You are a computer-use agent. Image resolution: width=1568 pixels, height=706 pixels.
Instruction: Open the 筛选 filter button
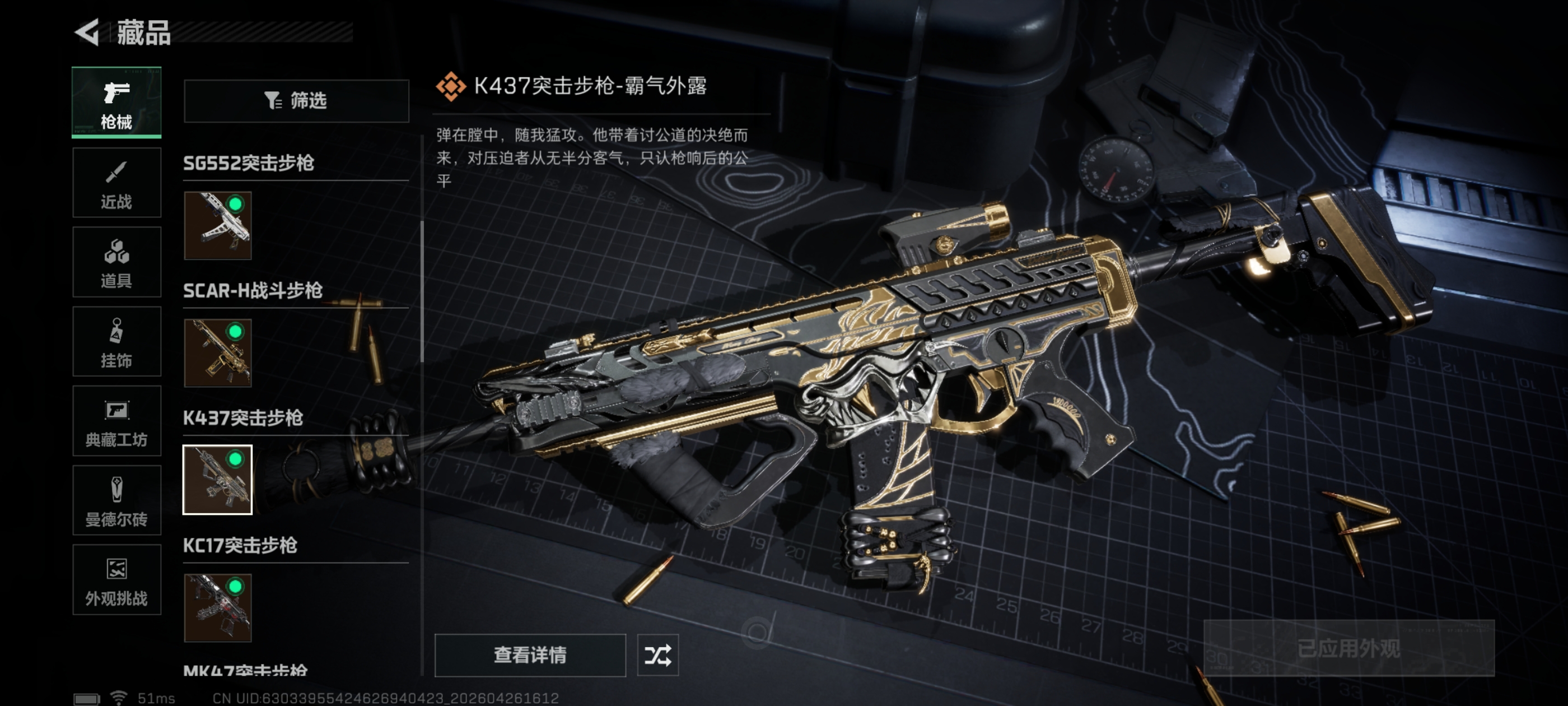tap(296, 100)
